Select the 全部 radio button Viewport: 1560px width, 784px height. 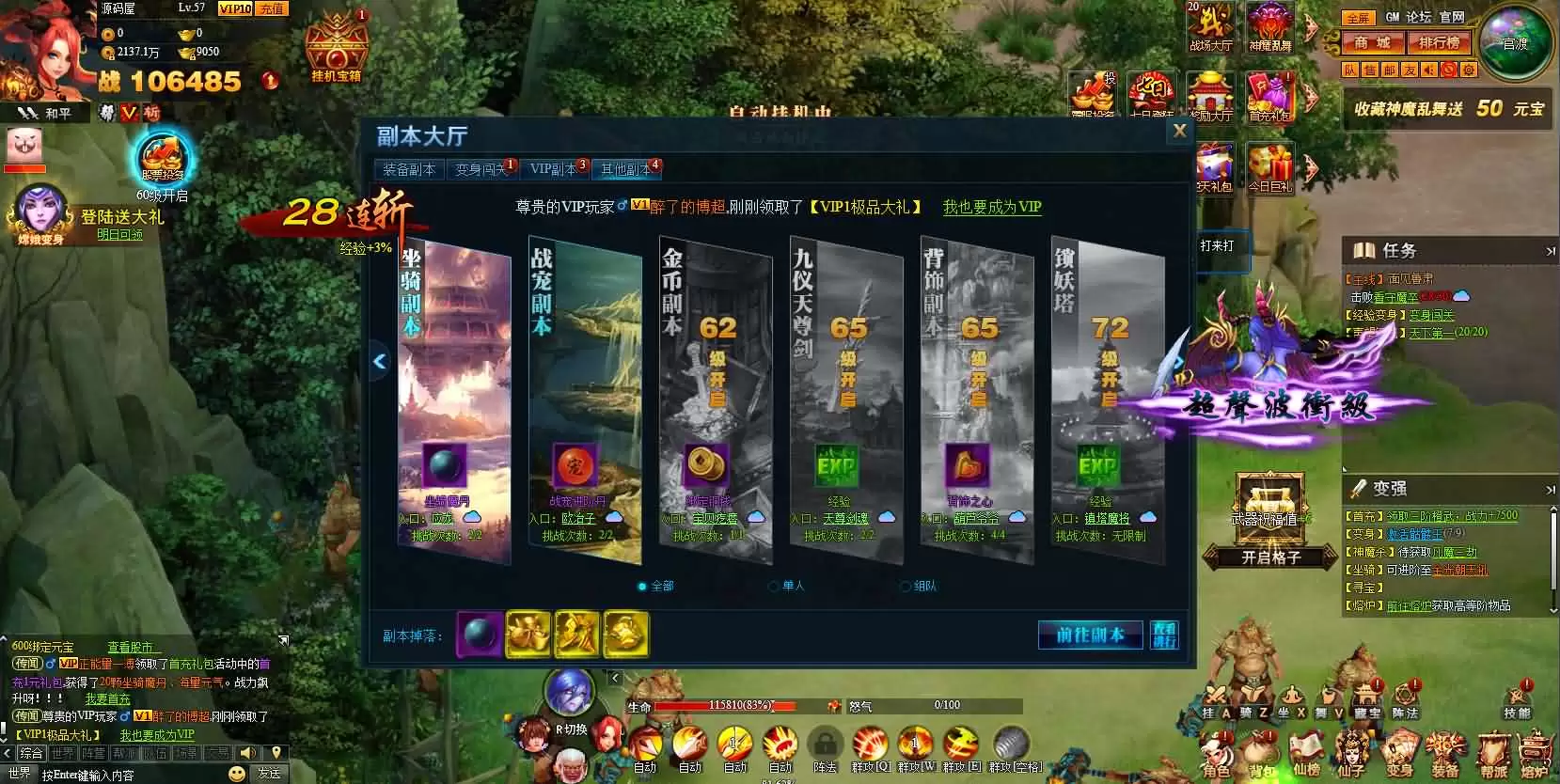[643, 585]
